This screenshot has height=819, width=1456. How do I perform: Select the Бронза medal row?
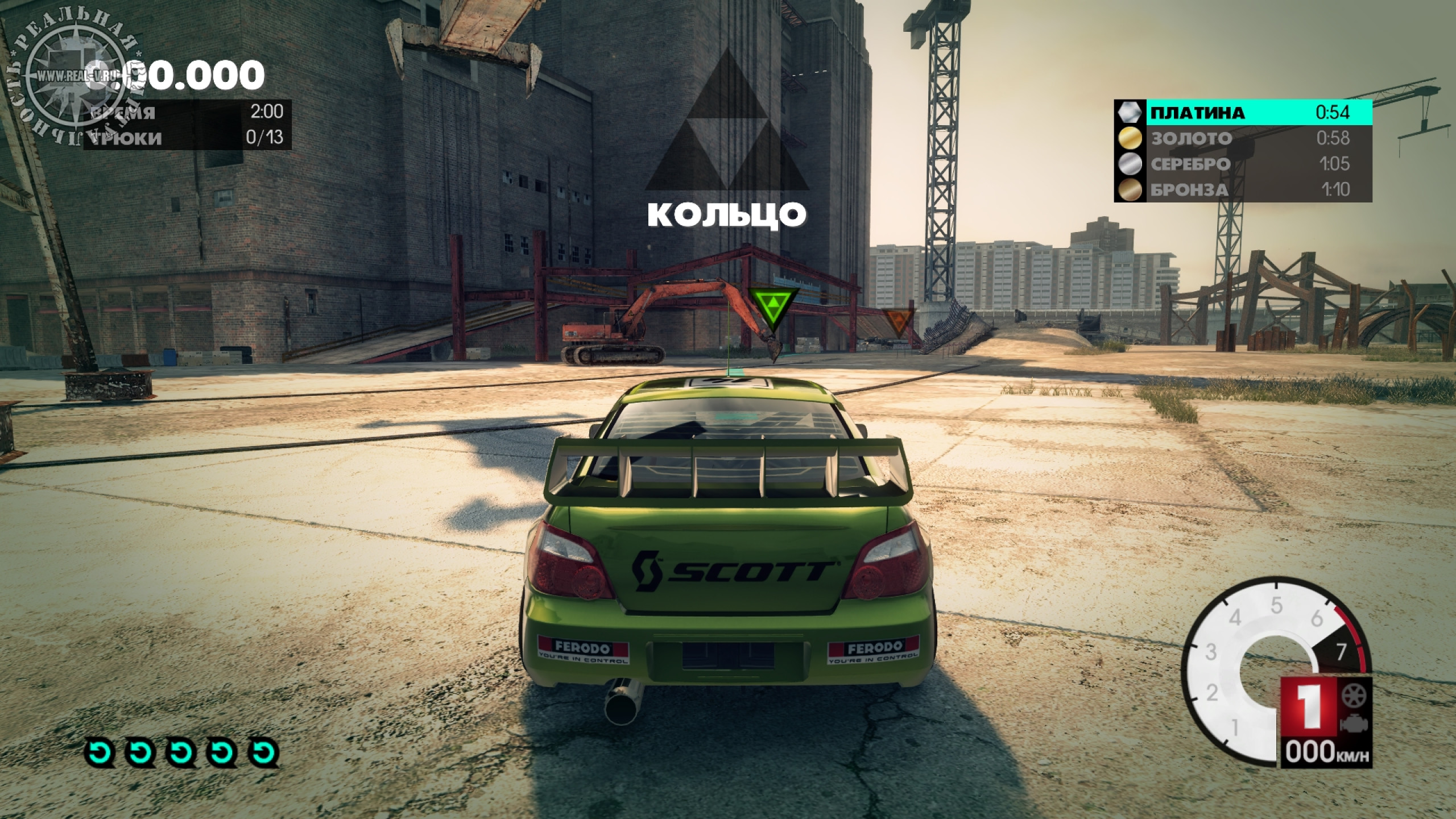tap(1243, 189)
